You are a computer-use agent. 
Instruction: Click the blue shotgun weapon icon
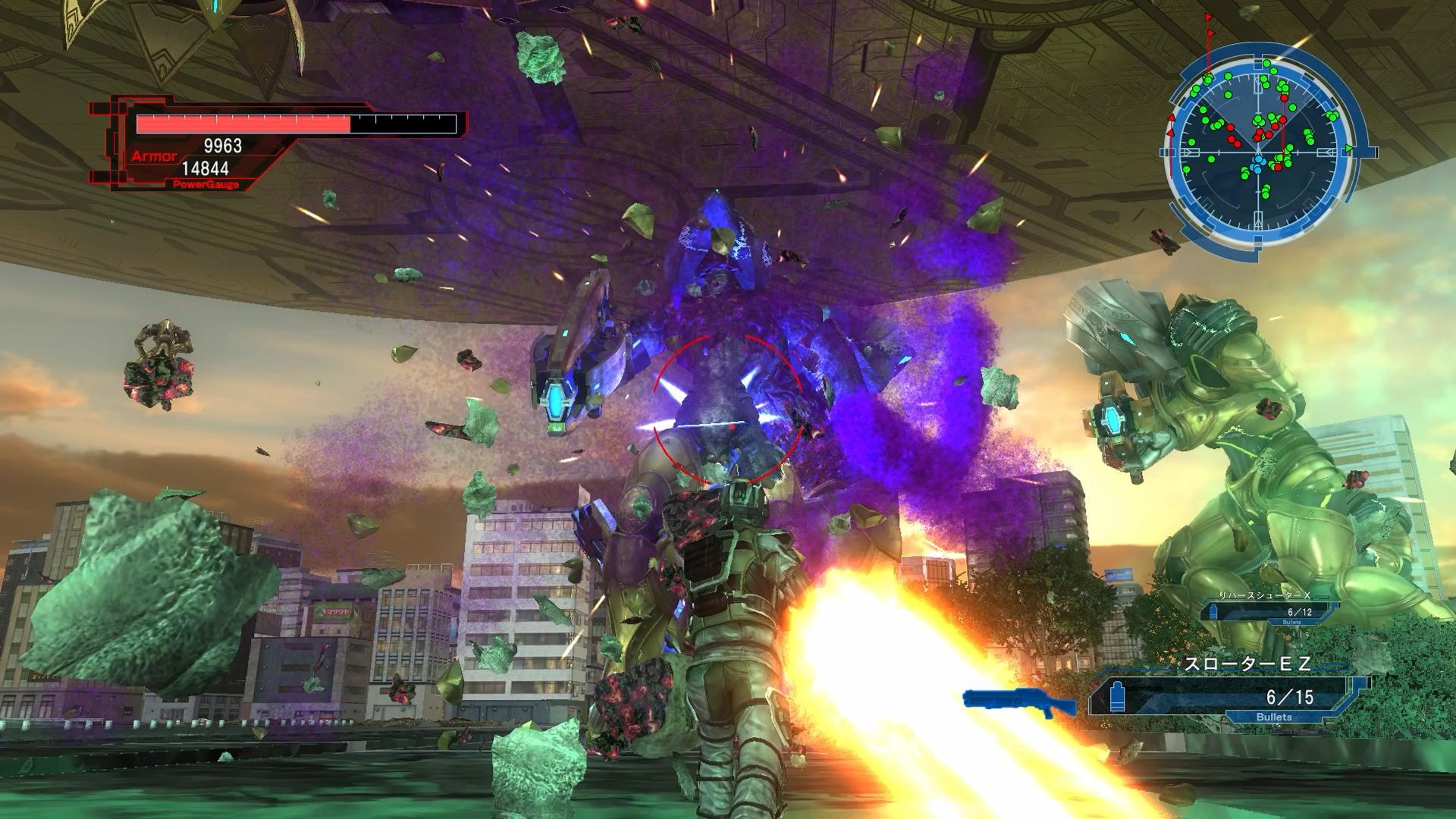[1020, 703]
